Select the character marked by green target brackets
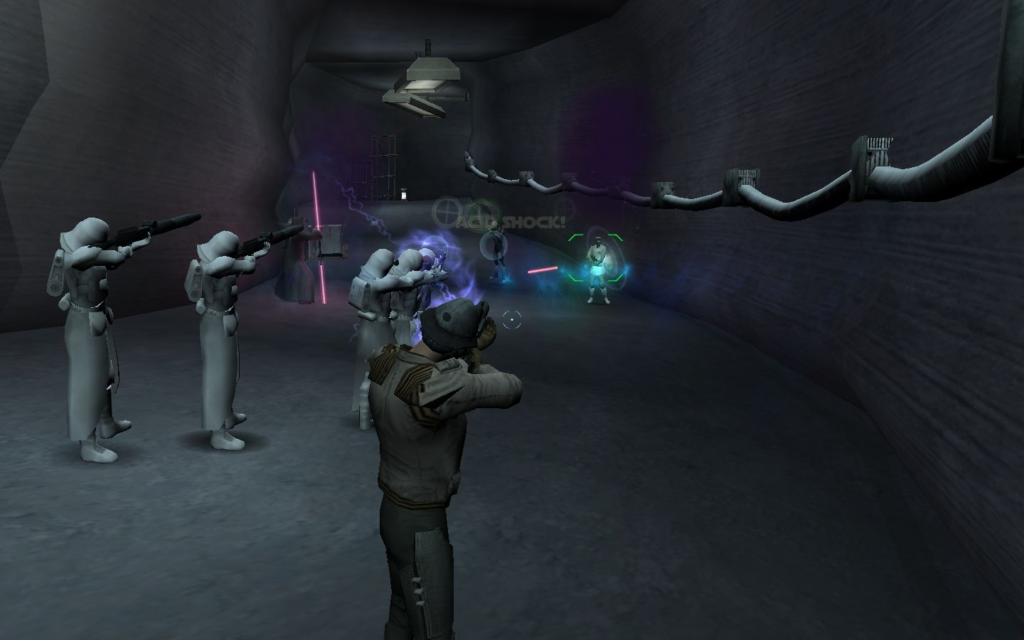This screenshot has height=640, width=1024. point(597,268)
